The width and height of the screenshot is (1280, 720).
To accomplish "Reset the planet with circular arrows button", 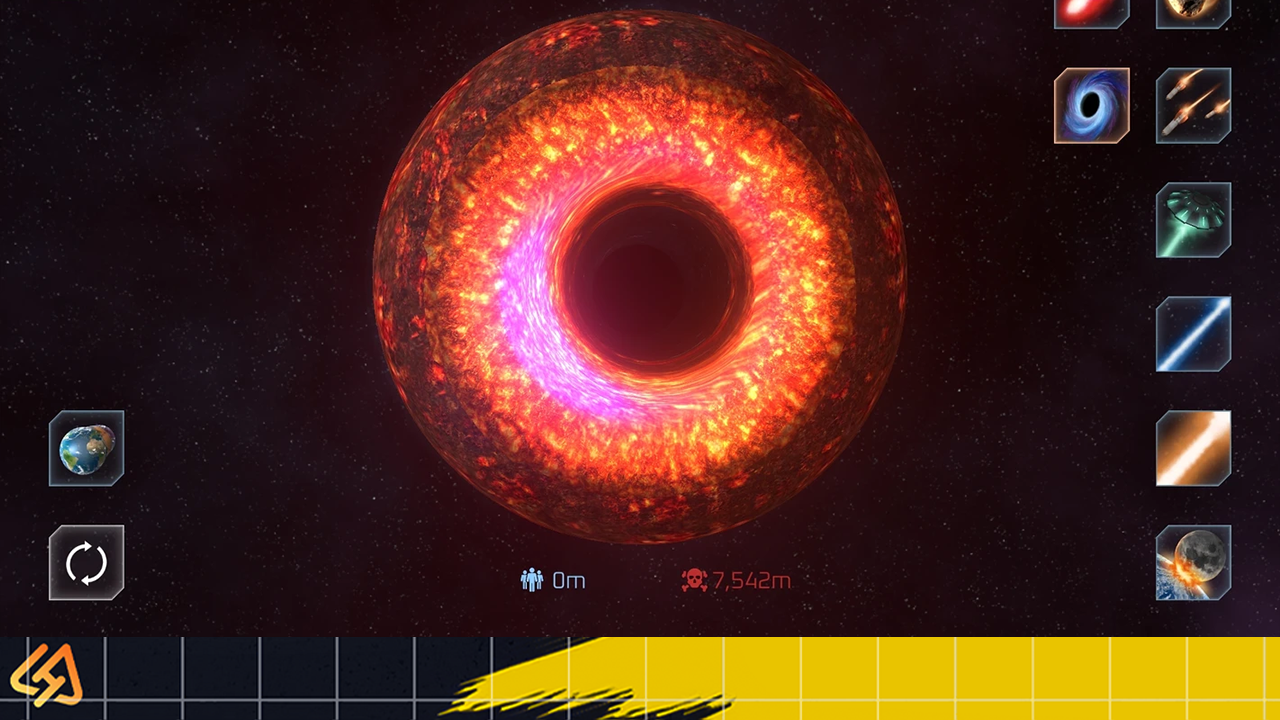I will (x=87, y=562).
